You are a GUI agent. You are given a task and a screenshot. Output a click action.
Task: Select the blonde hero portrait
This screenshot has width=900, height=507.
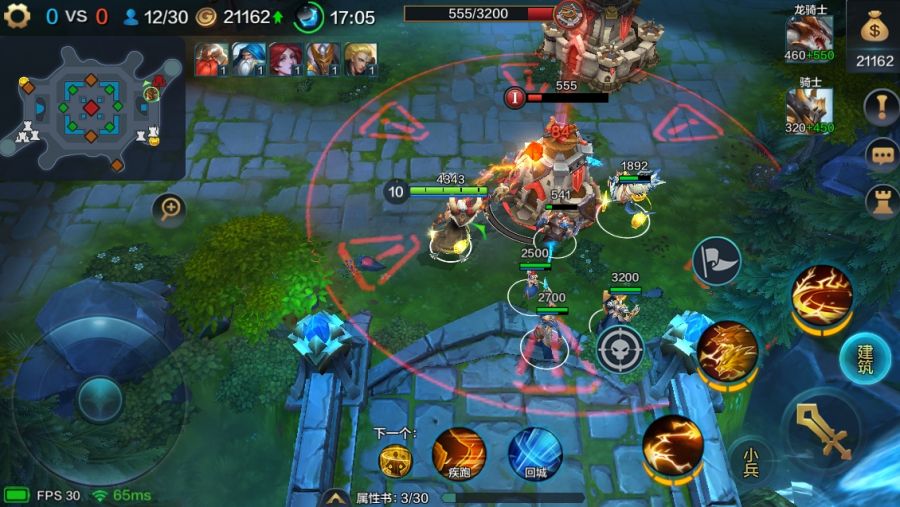coord(361,60)
